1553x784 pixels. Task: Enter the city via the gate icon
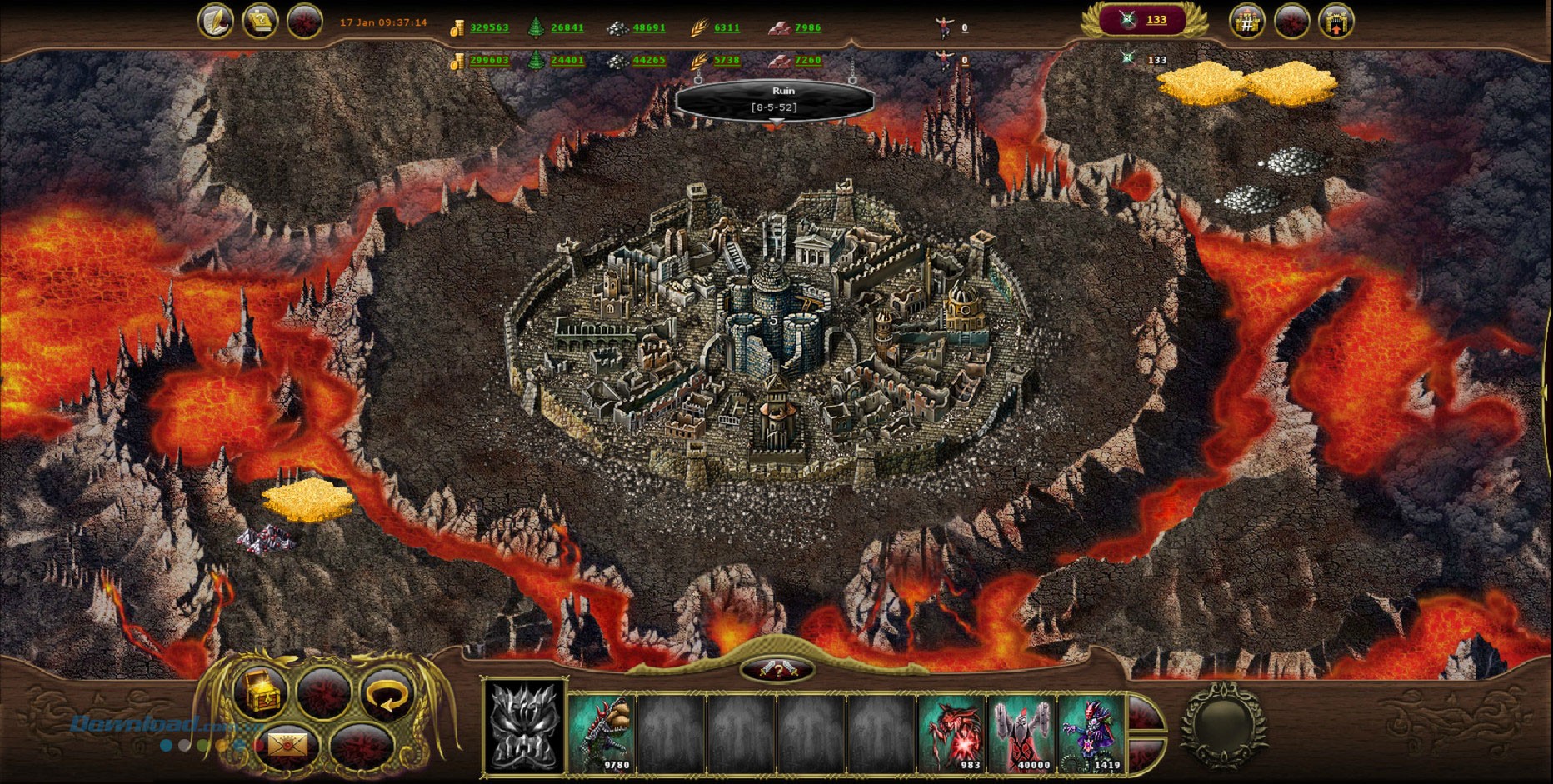1334,20
